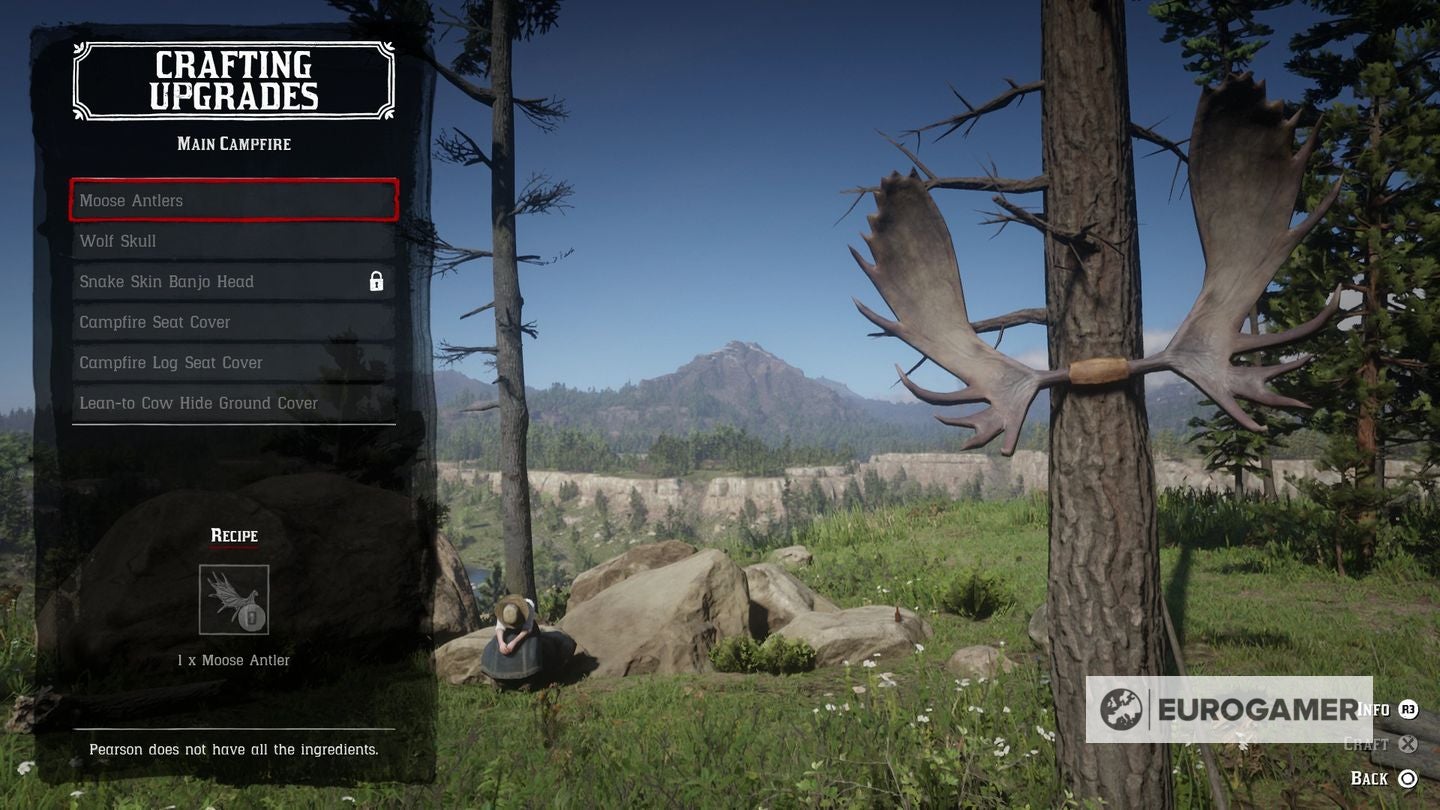Select the Campfire Seat Cover entry
This screenshot has height=810, width=1440.
coord(233,321)
